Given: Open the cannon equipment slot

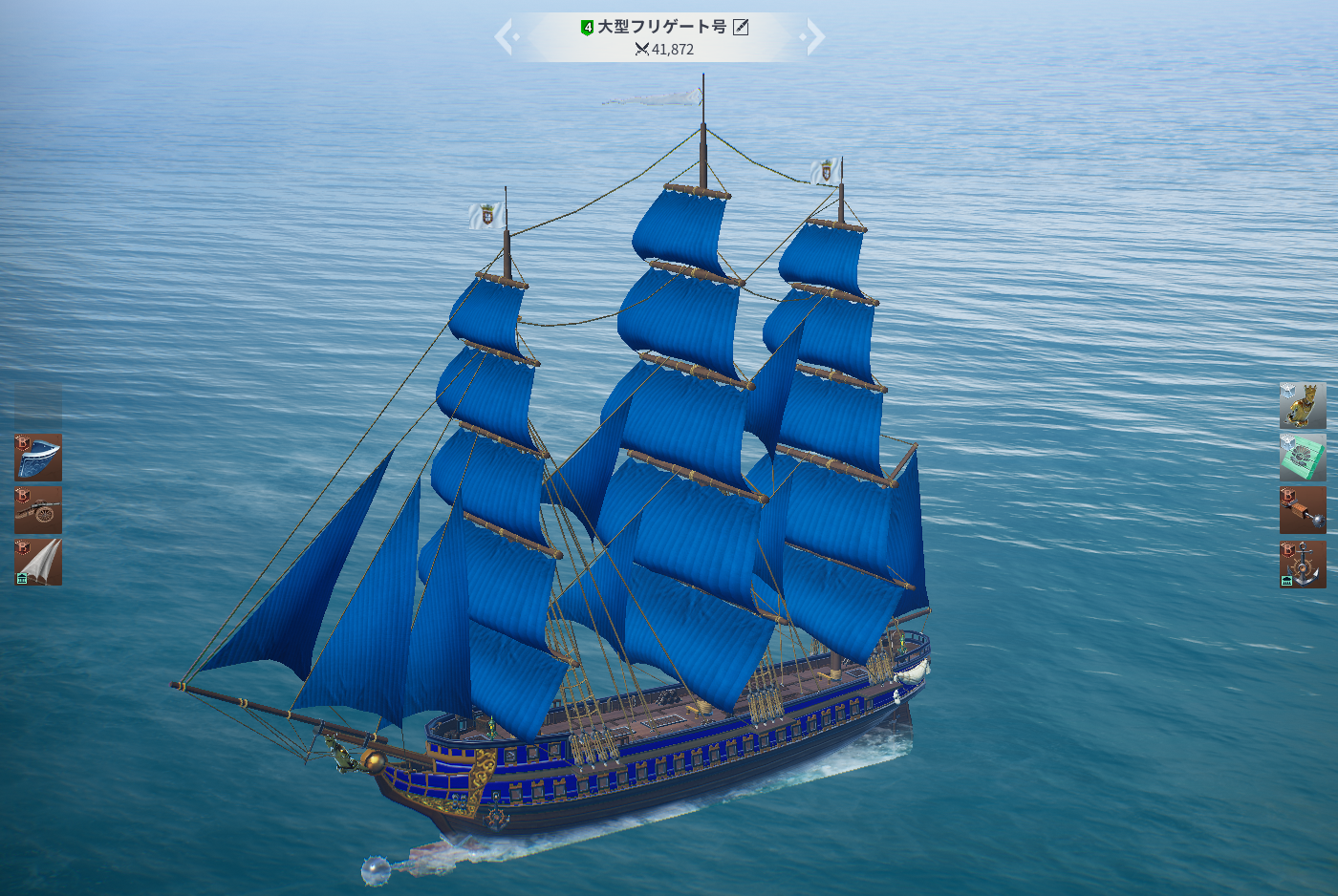Looking at the screenshot, I should [x=38, y=510].
